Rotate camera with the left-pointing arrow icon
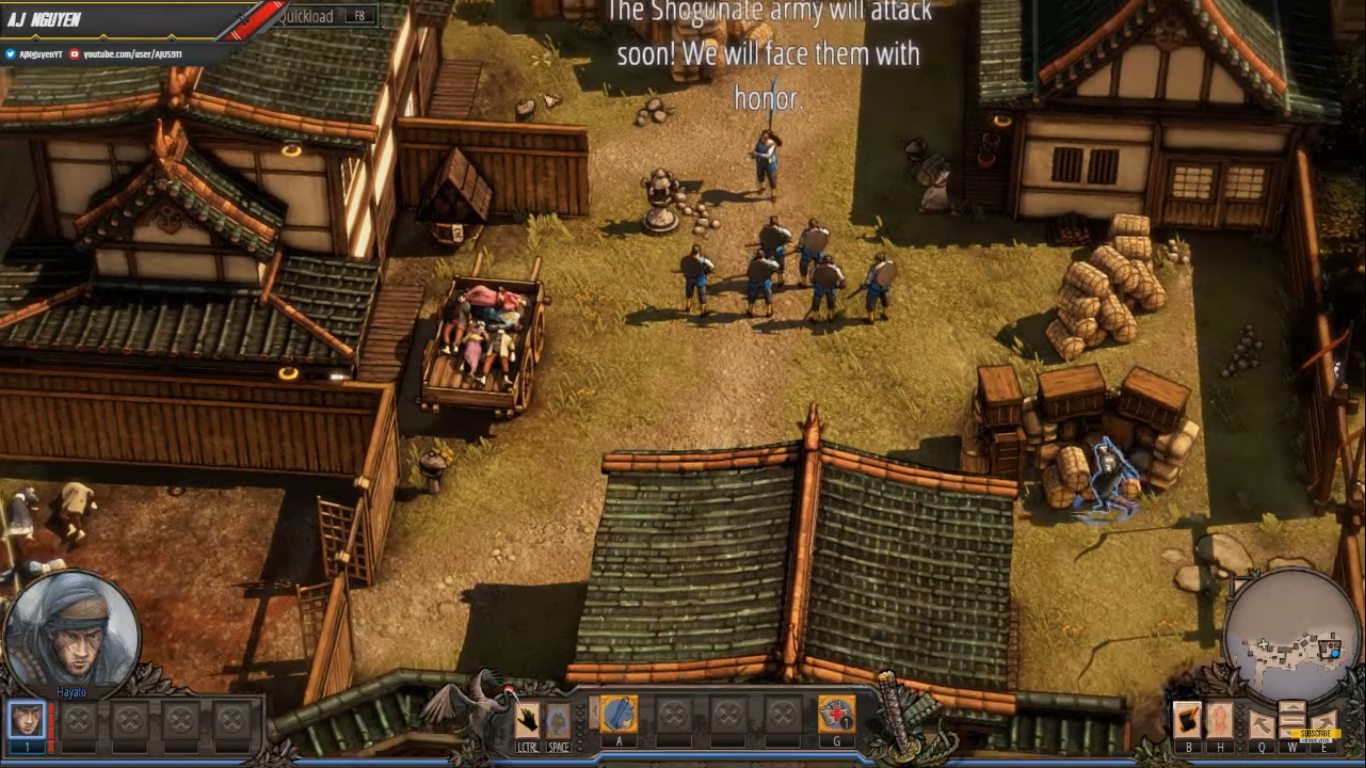1366x768 pixels. (x=1261, y=722)
